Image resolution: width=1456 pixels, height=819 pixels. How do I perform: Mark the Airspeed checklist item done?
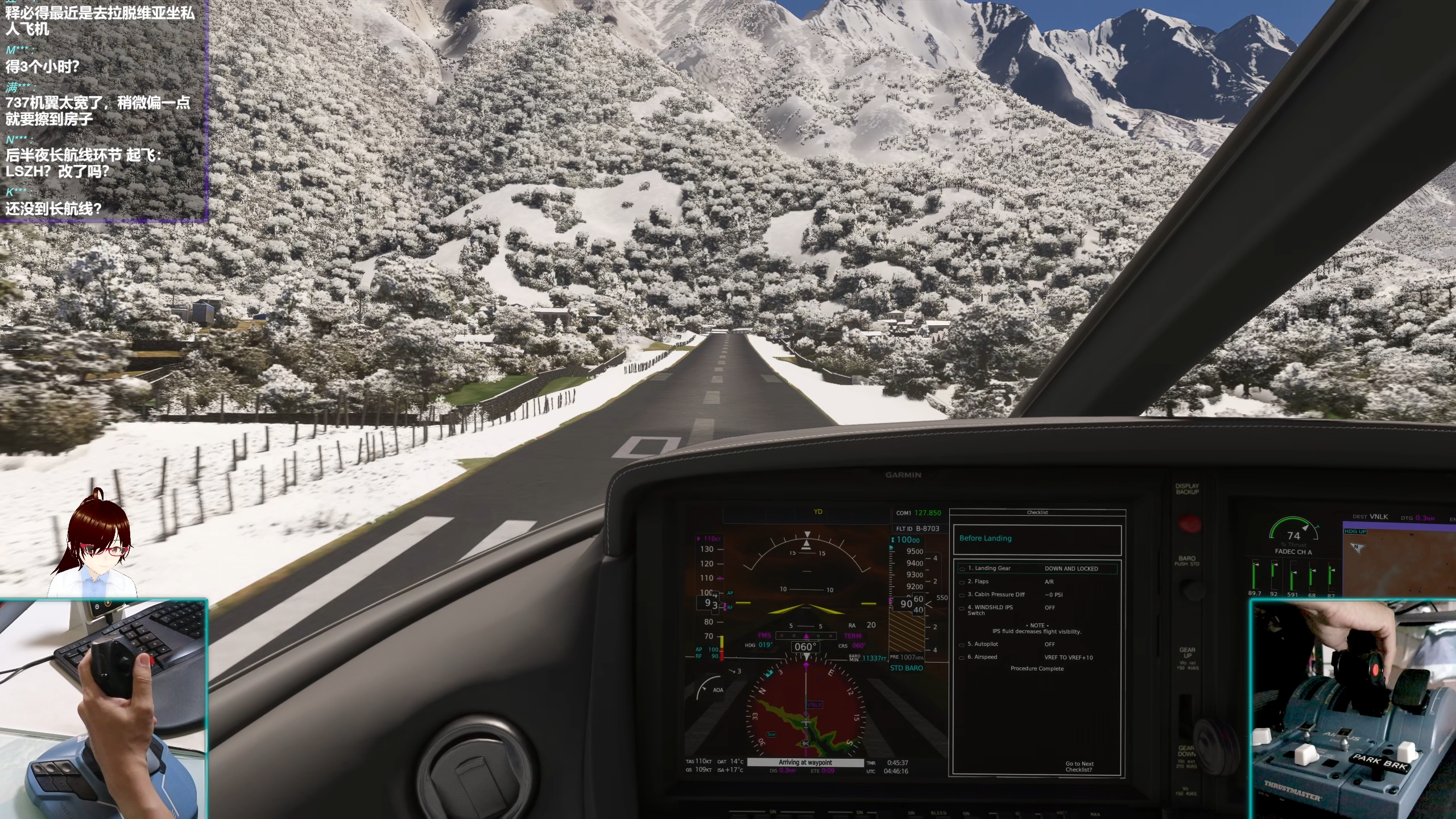(x=962, y=657)
